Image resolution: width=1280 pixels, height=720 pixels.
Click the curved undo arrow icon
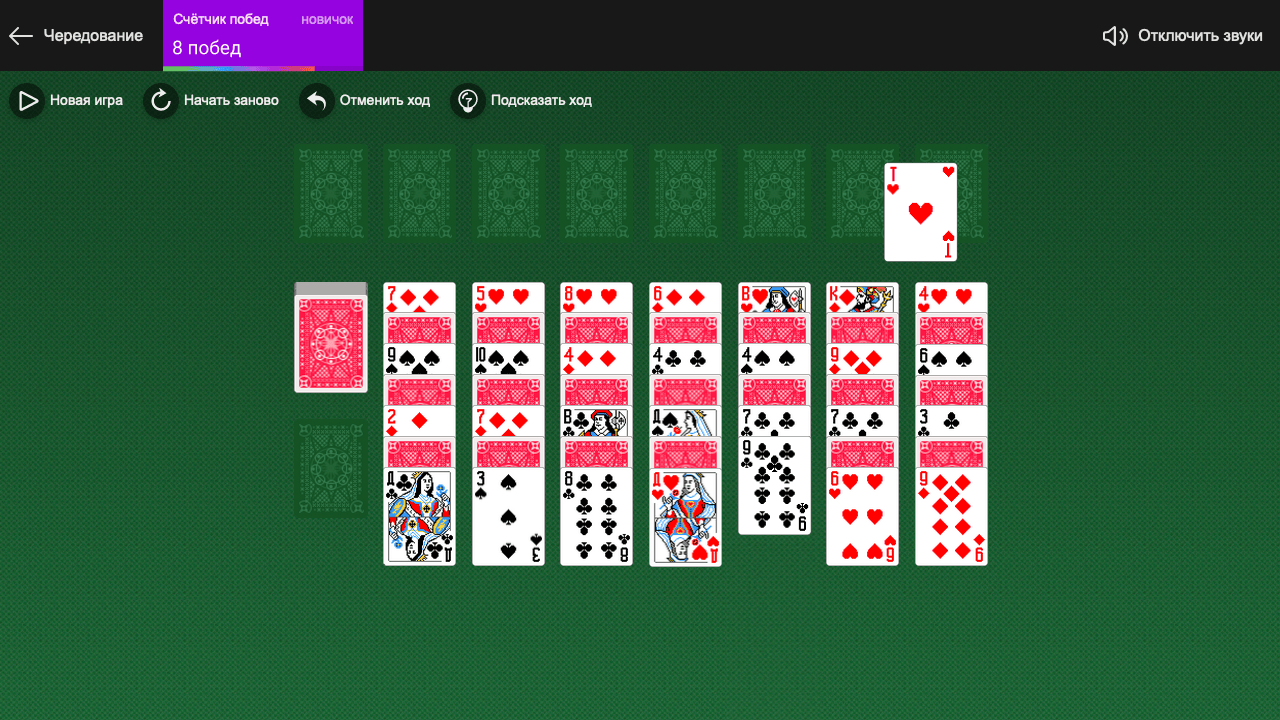[315, 100]
